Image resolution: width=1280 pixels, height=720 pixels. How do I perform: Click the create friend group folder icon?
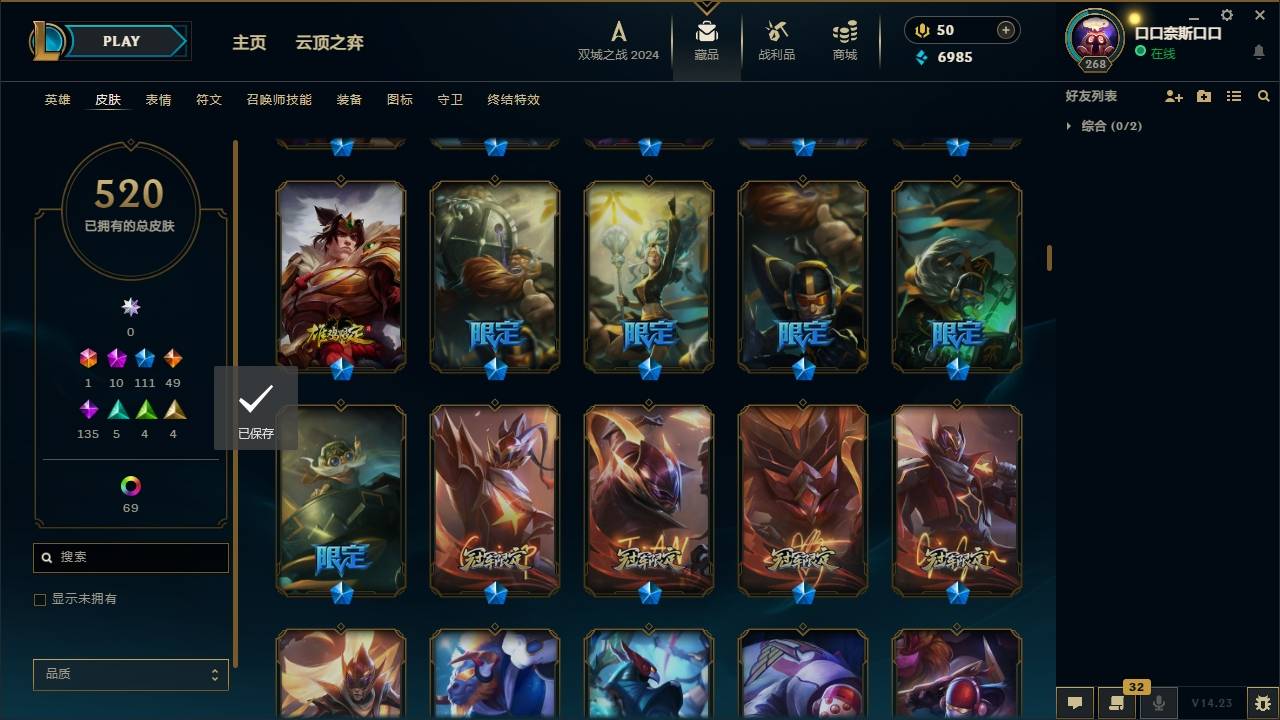click(1203, 95)
